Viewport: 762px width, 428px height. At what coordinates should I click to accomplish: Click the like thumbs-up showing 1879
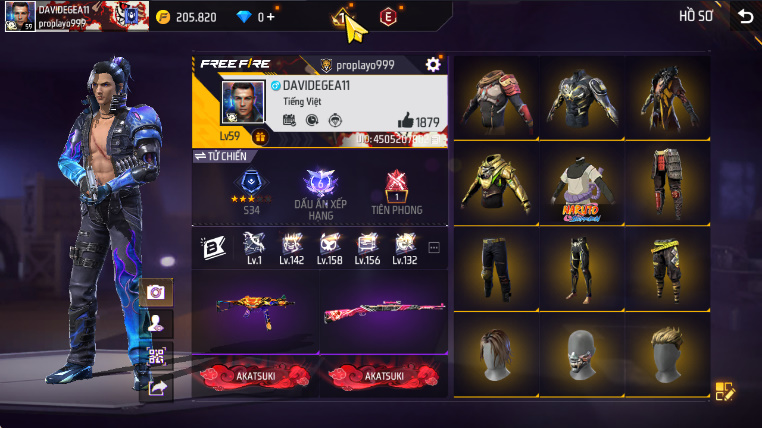point(406,120)
